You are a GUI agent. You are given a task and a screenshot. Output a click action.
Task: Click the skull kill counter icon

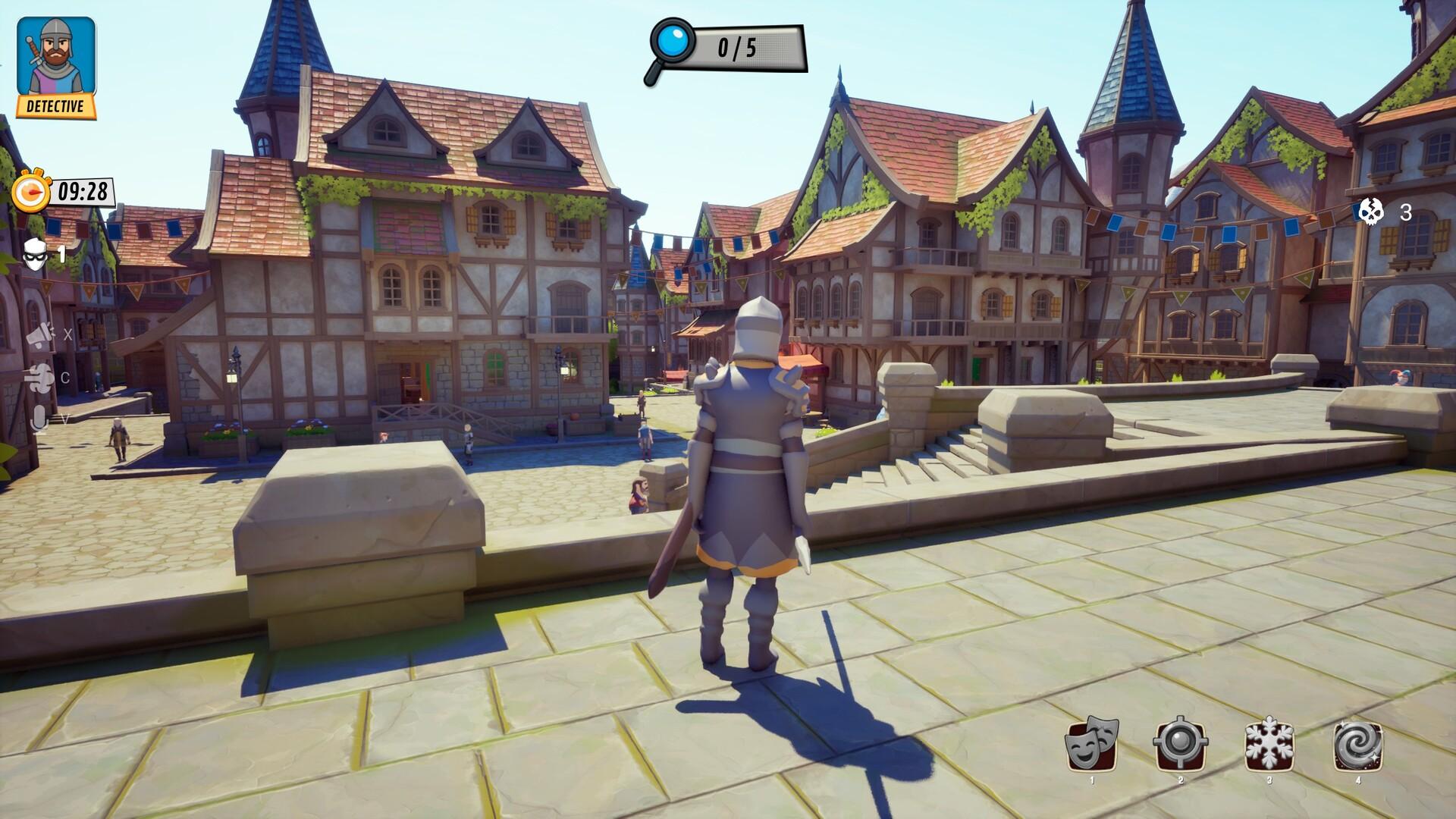(x=1370, y=212)
